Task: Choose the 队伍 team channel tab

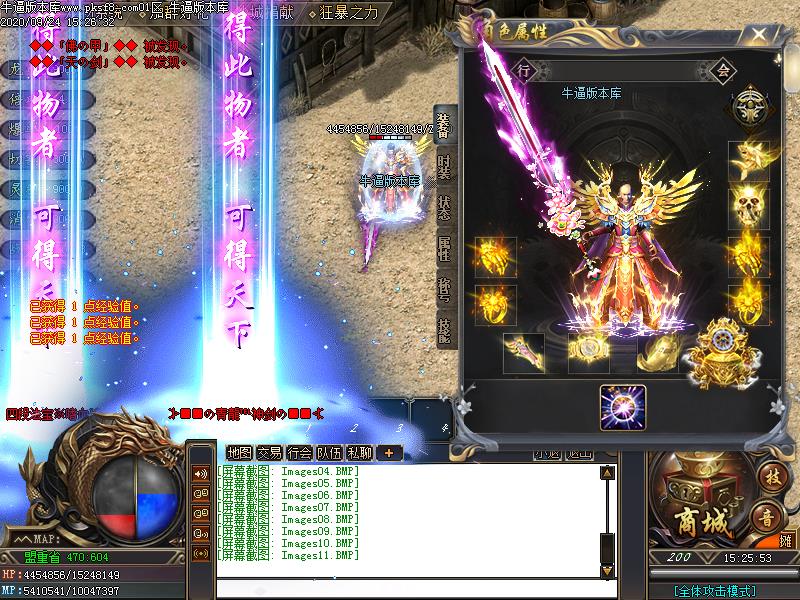Action: pos(330,453)
